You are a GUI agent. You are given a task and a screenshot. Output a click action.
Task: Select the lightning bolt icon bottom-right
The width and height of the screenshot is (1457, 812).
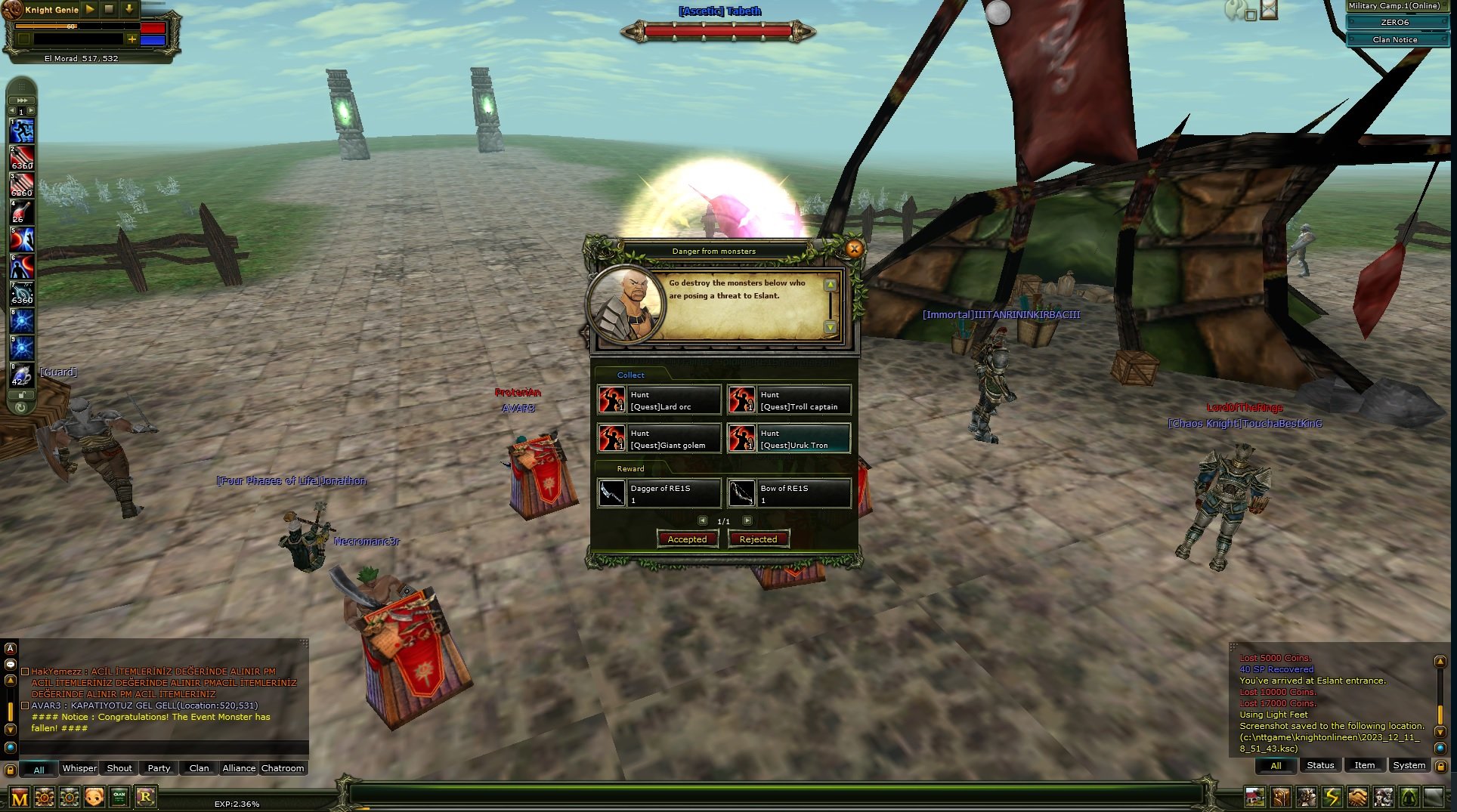[1331, 797]
